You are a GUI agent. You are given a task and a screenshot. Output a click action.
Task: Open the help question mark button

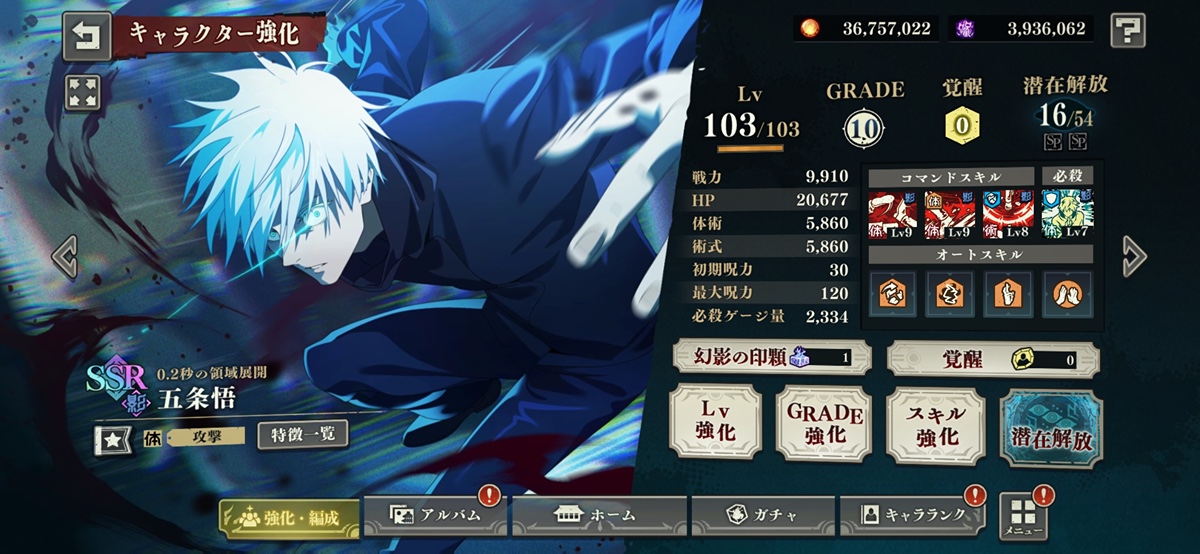click(x=1128, y=29)
